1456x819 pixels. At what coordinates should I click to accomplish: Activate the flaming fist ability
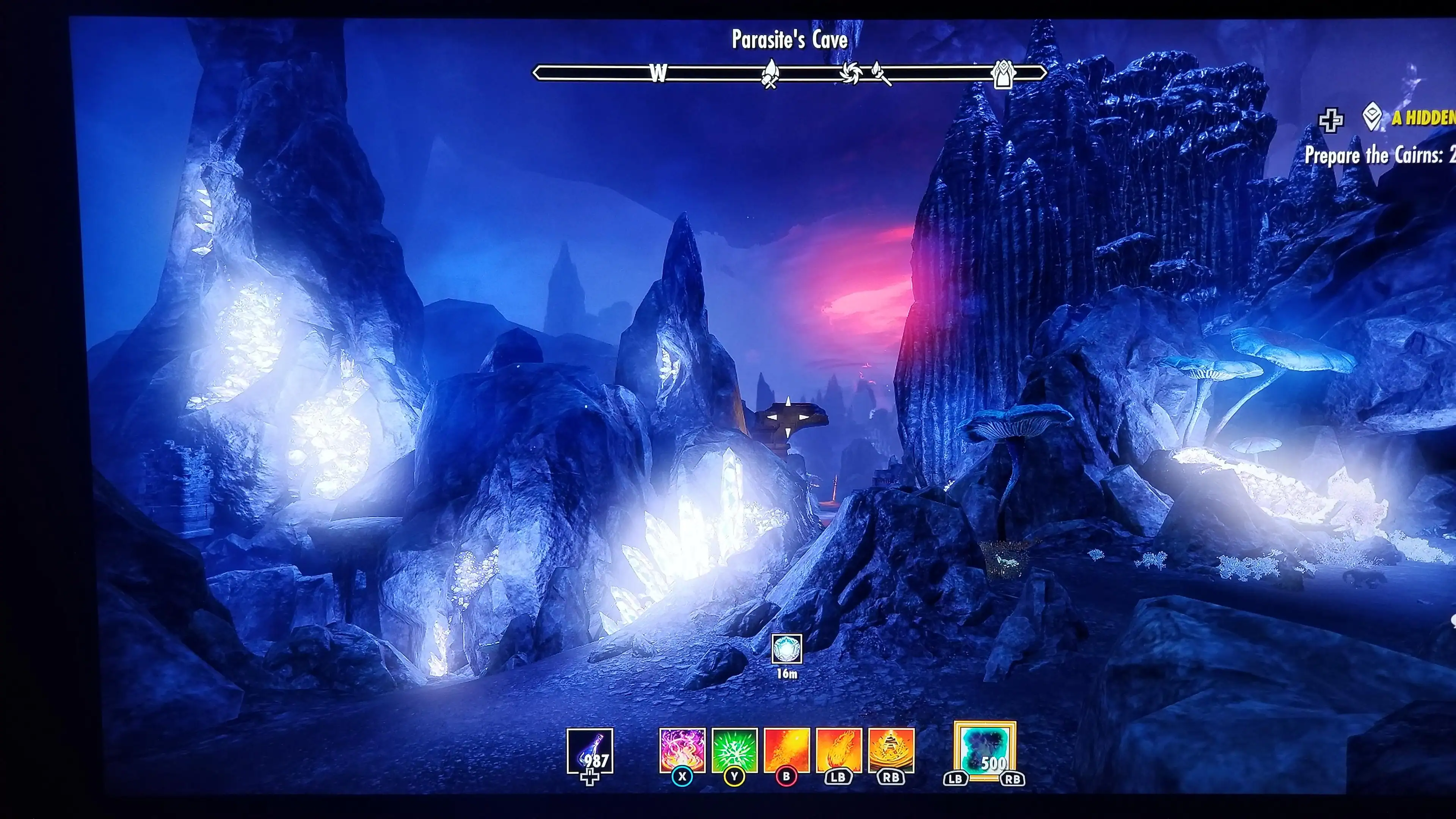click(839, 750)
